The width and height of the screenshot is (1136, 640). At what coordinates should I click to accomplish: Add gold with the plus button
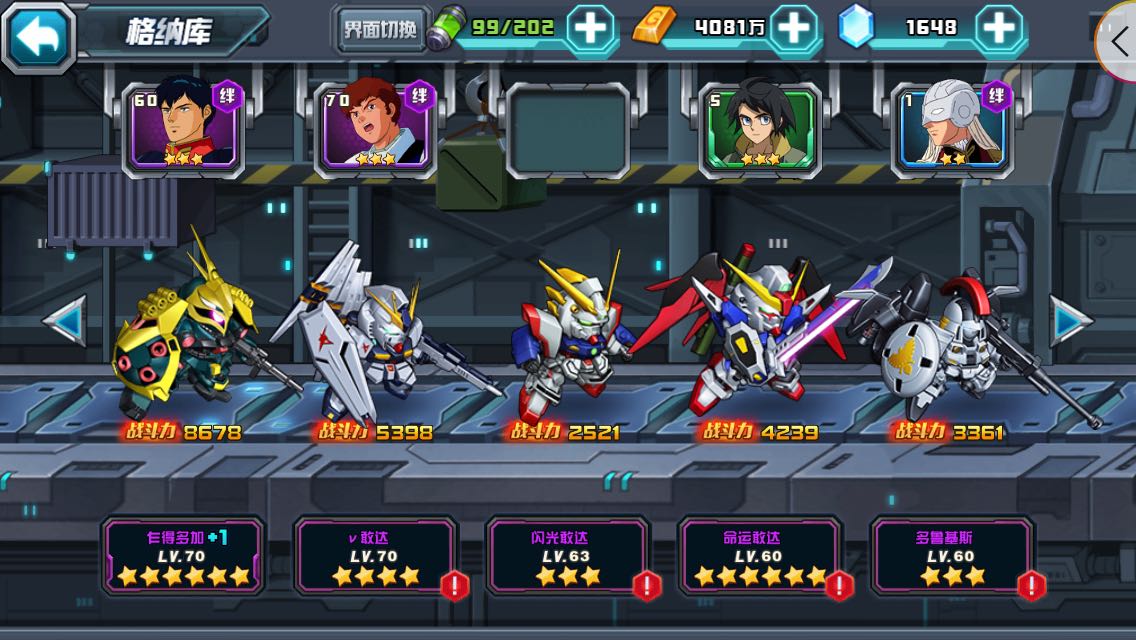click(794, 28)
